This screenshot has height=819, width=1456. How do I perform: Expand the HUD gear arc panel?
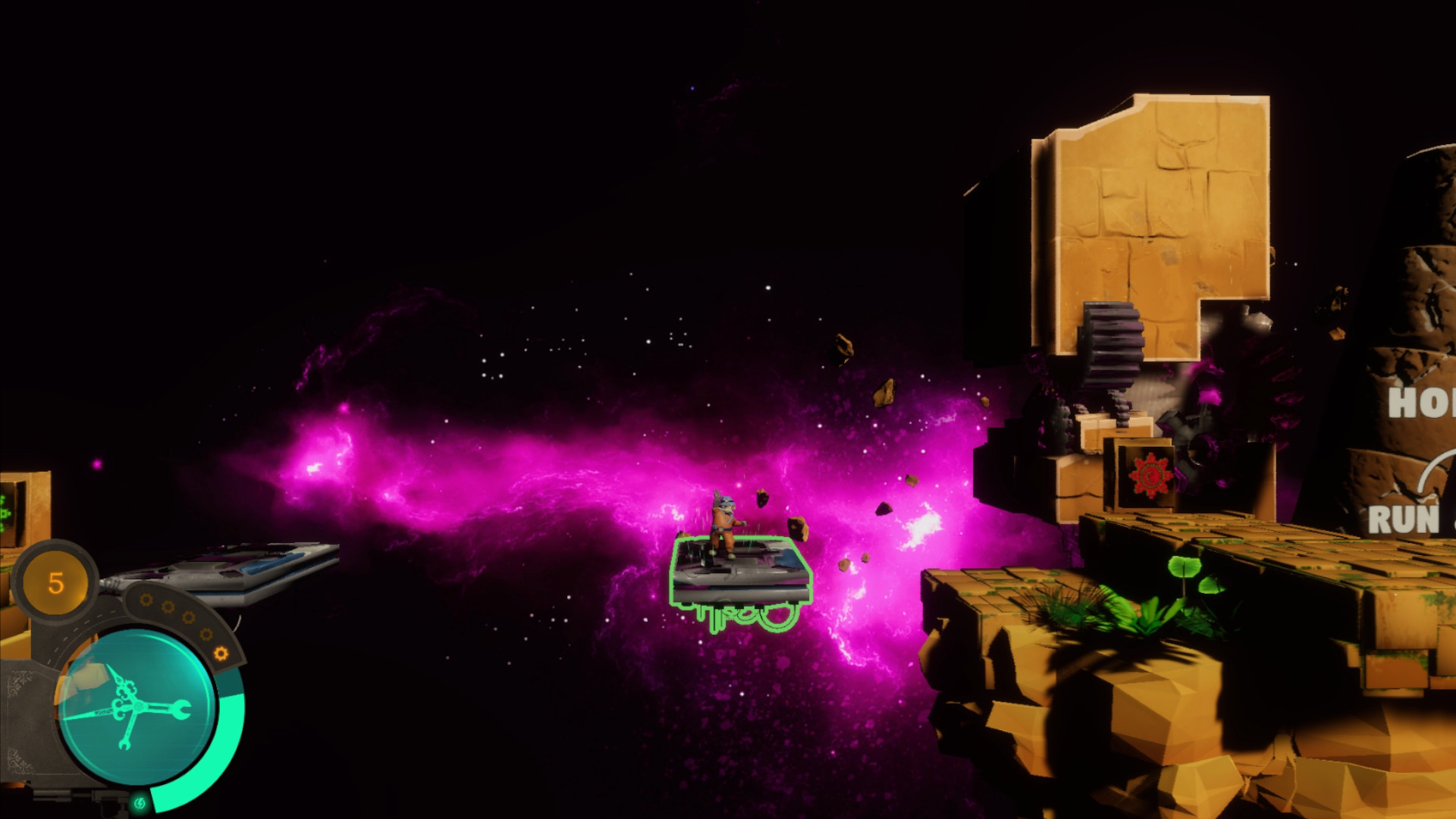pos(182,622)
